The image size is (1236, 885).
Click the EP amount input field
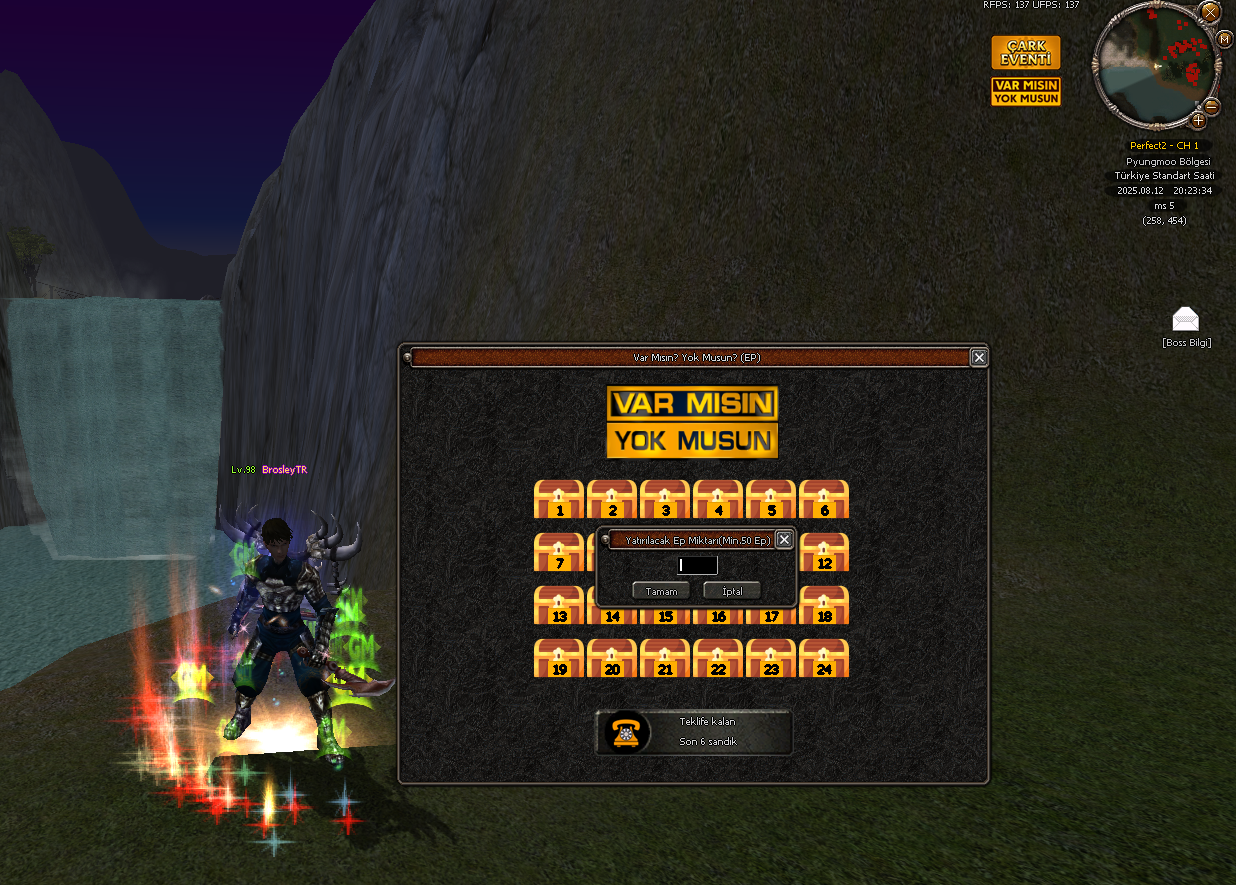[x=696, y=566]
